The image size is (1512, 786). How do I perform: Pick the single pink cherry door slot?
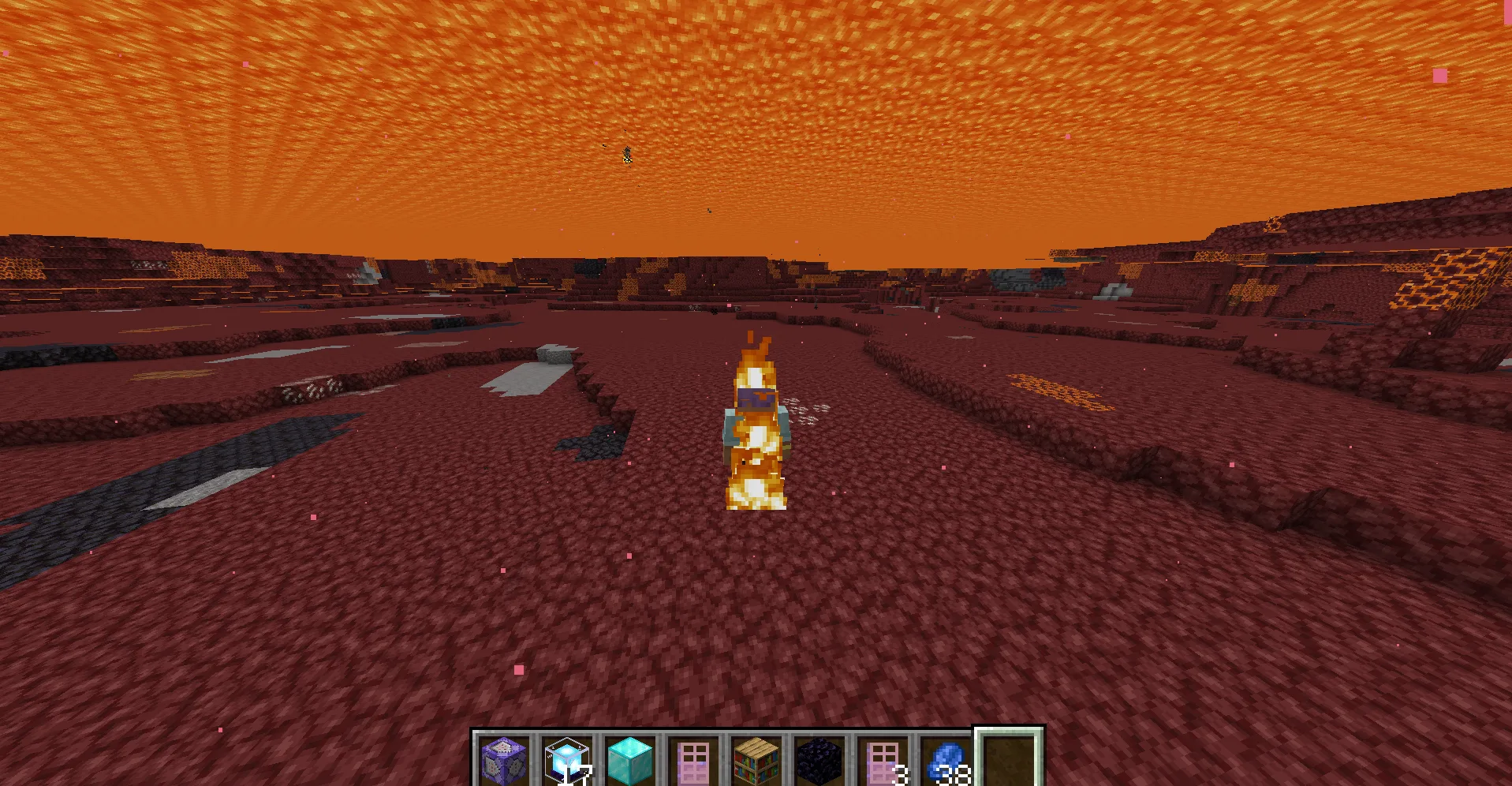coord(693,759)
